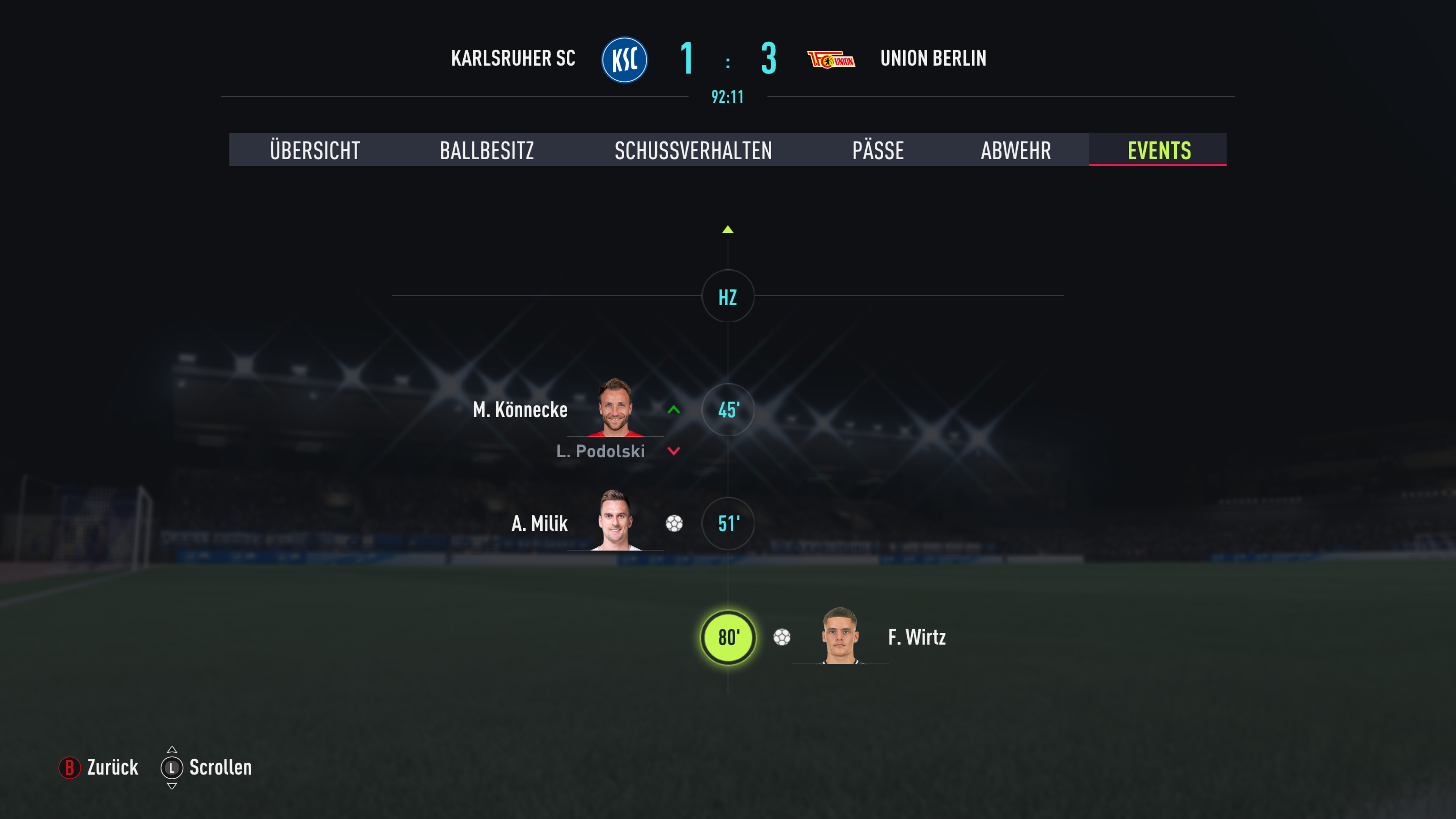Click the green up arrow above timeline
Viewport: 1456px width, 819px height.
tap(728, 229)
